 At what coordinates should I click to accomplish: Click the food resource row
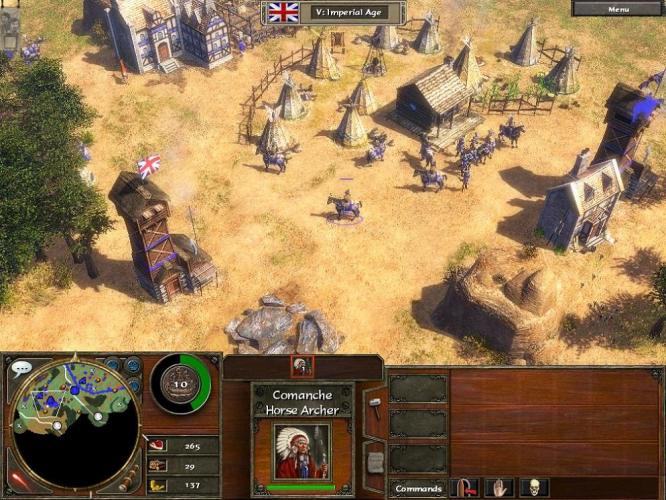182,445
